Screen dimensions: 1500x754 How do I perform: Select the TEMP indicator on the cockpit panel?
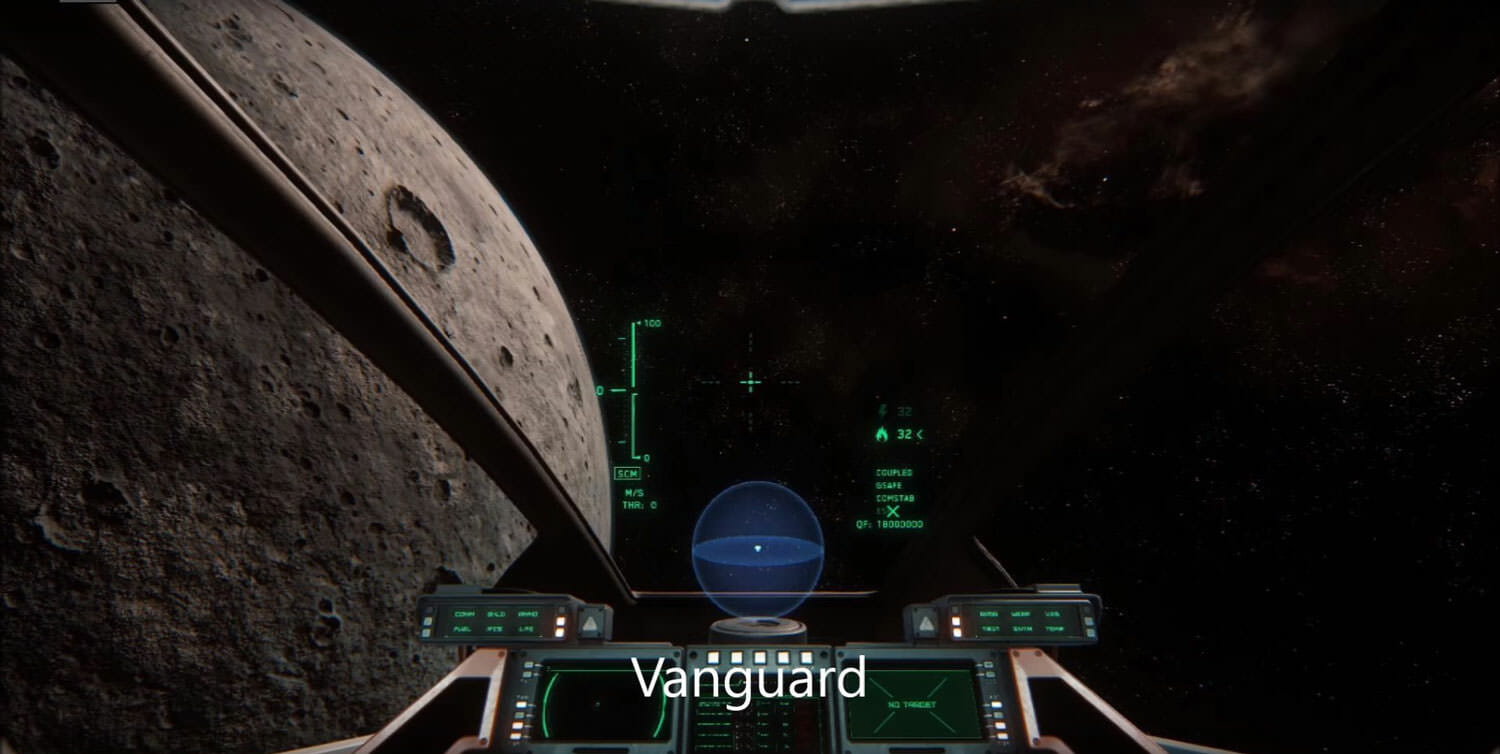[x=1053, y=629]
